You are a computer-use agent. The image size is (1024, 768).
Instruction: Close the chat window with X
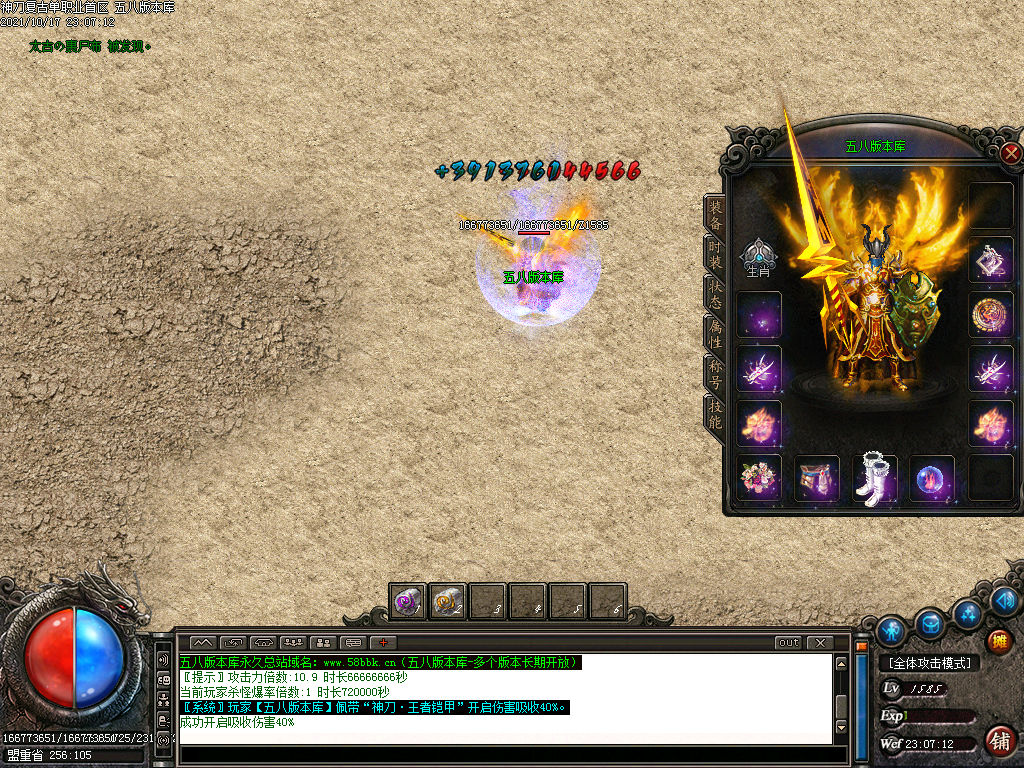click(x=820, y=643)
